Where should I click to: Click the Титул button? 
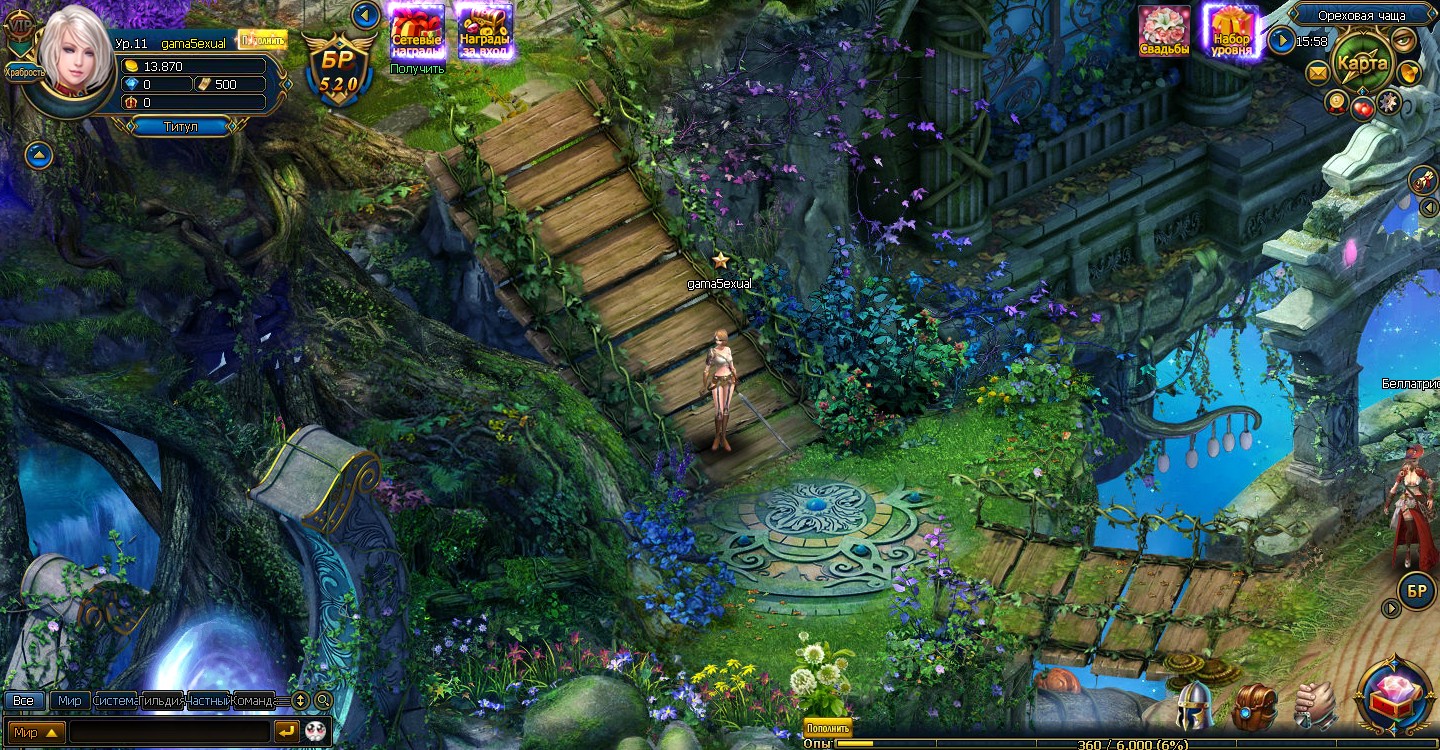pos(180,127)
